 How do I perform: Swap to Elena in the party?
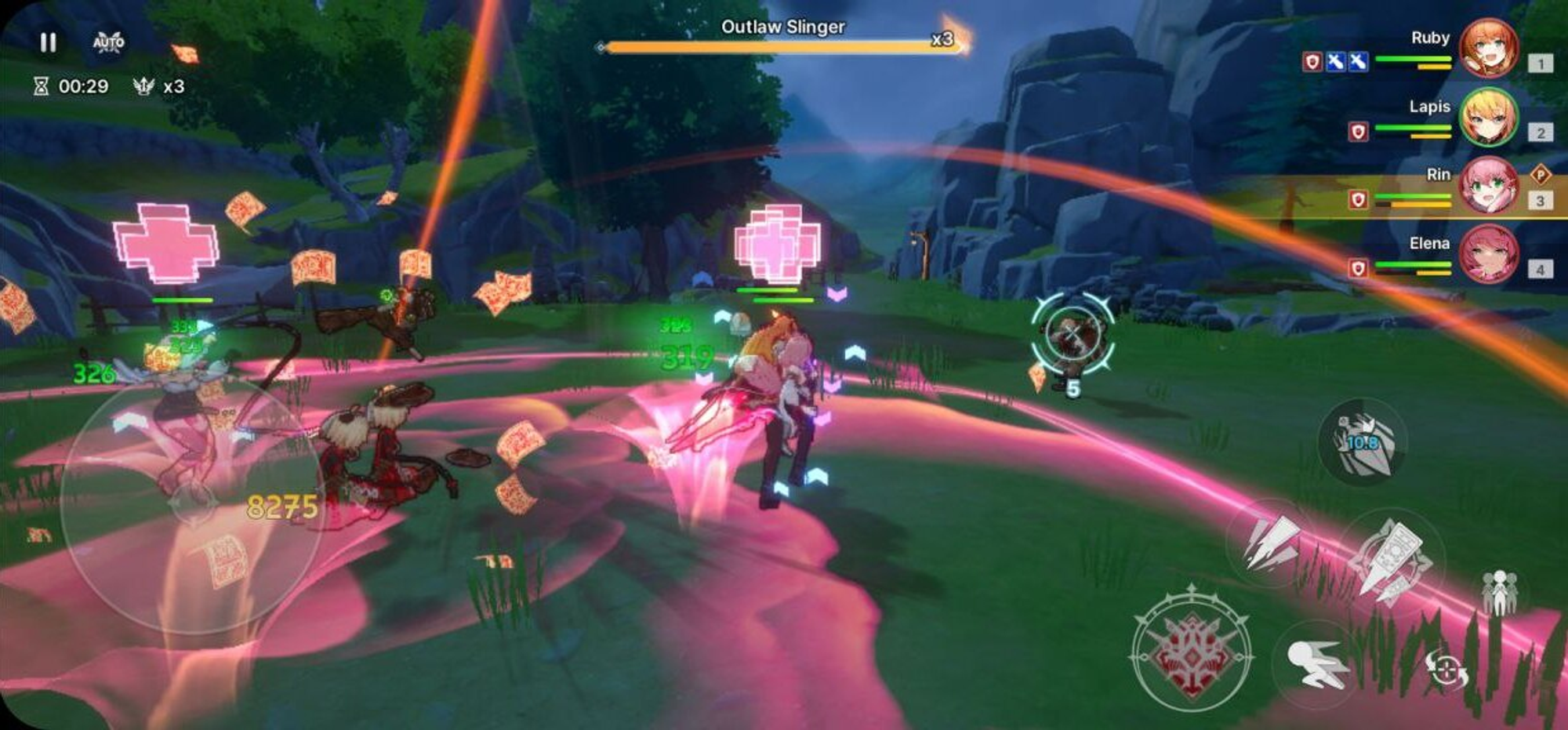pyautogui.click(x=1487, y=254)
